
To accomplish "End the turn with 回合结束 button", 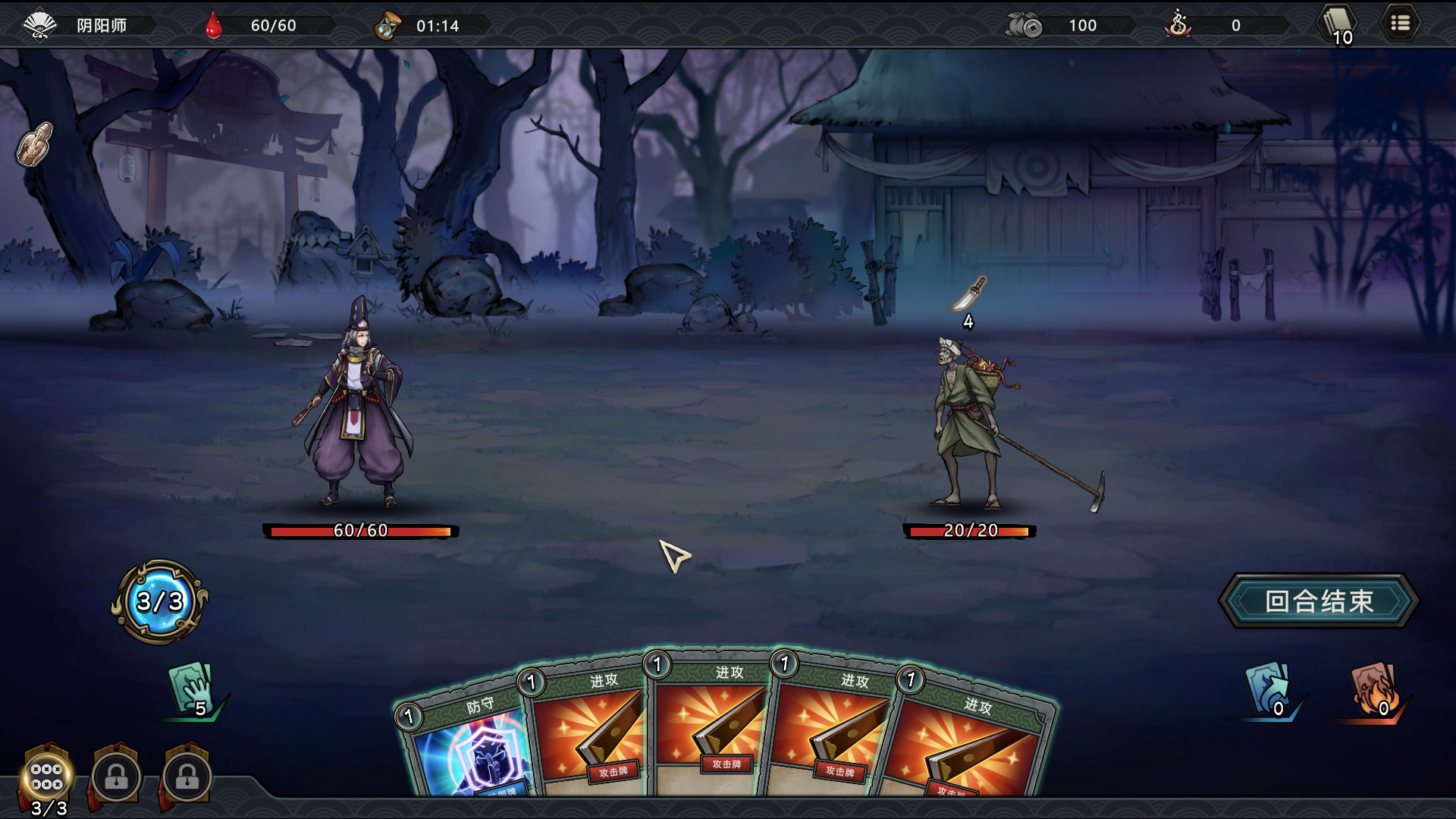I will coord(1318,601).
